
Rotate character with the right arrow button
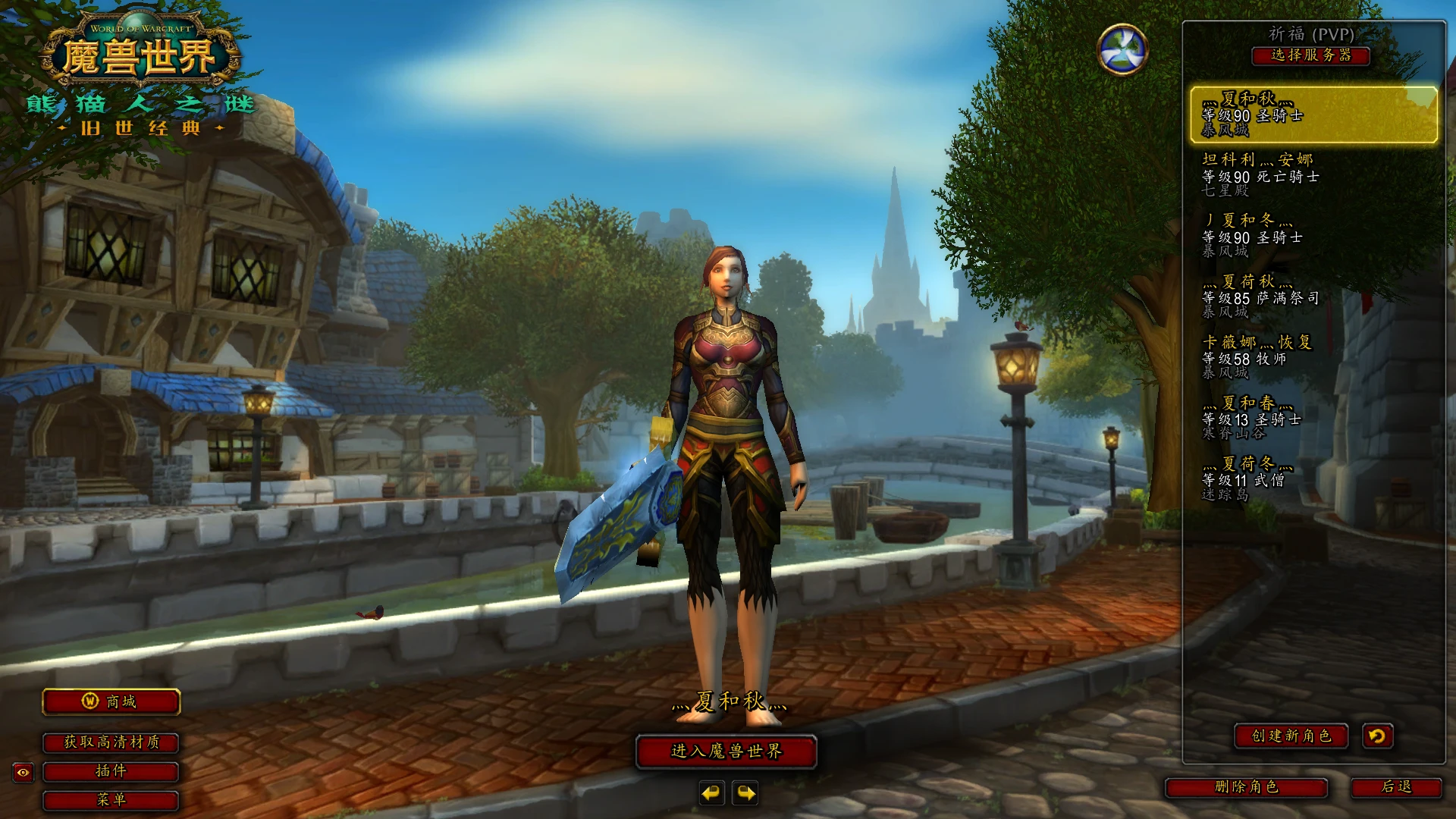[746, 793]
